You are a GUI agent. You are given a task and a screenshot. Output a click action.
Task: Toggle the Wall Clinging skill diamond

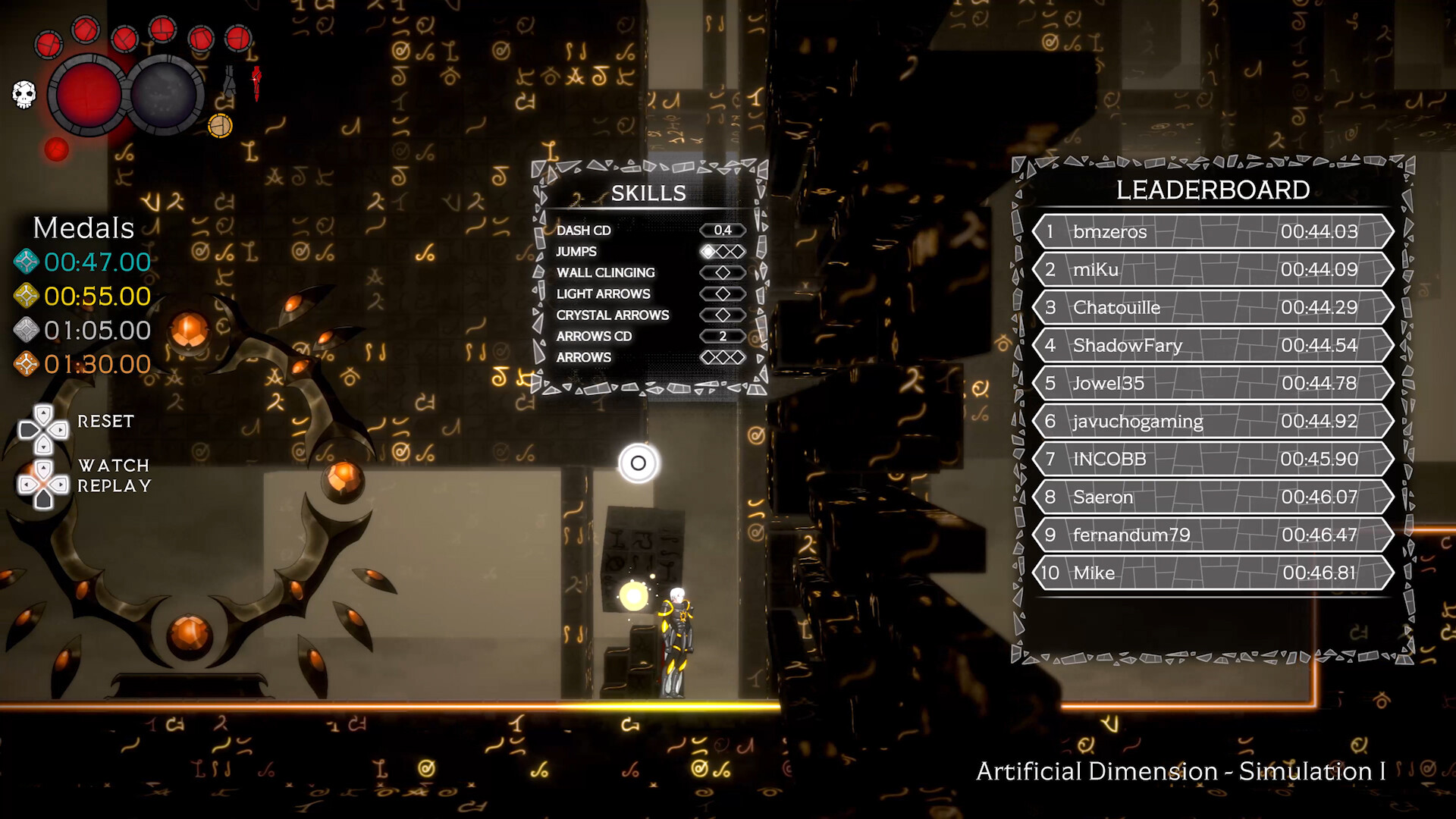click(723, 272)
